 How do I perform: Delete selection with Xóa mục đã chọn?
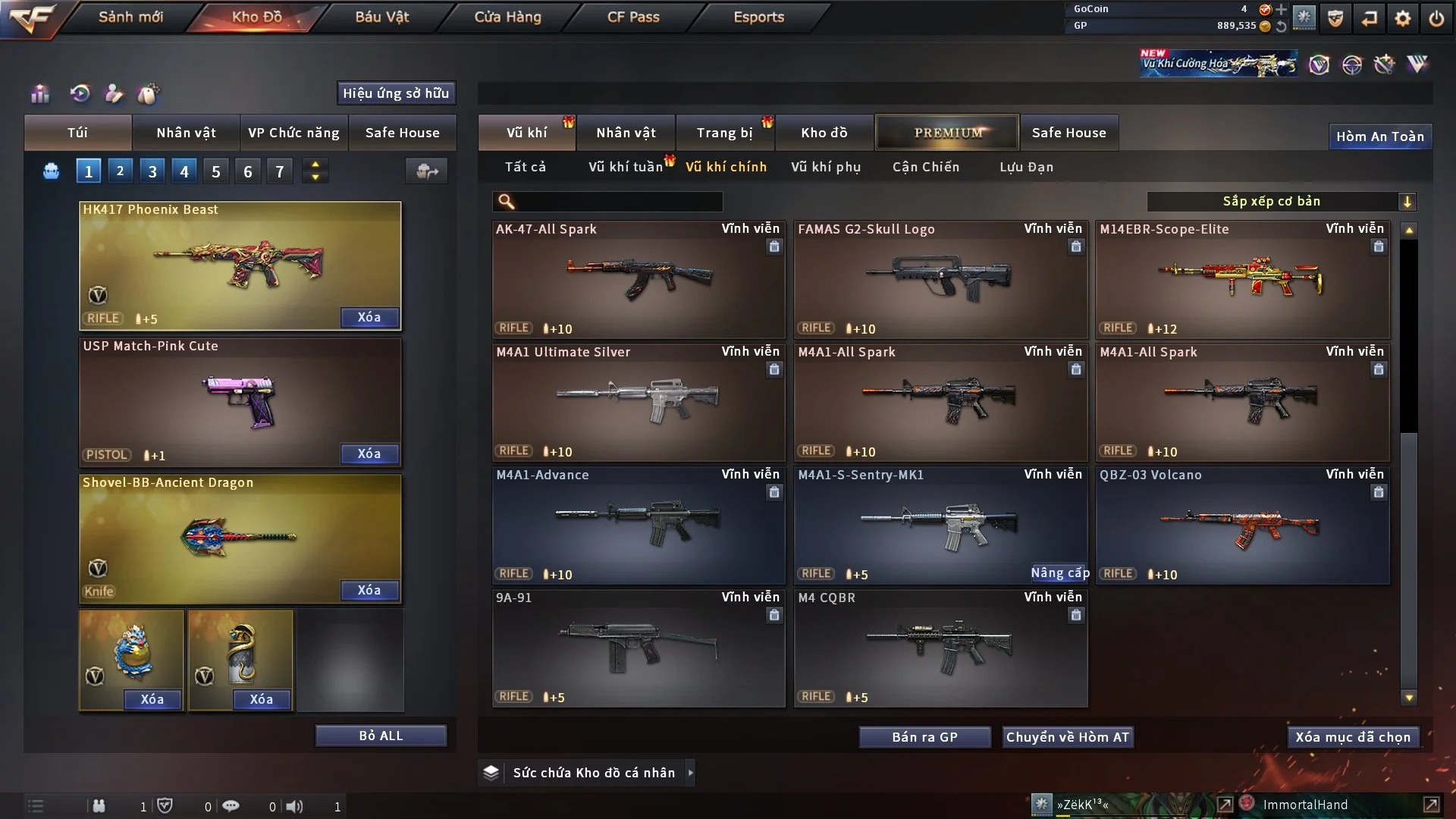1352,737
